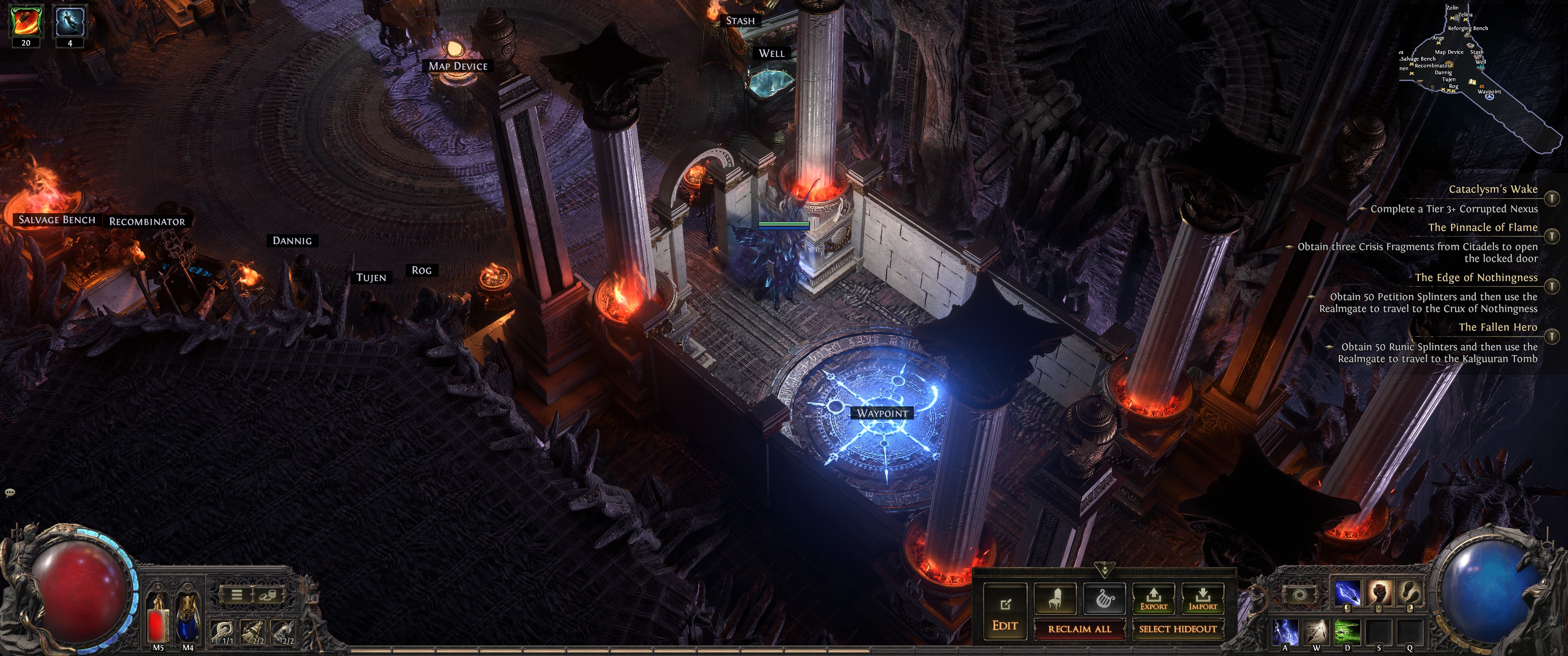Toggle pin for Cataclysm's Wake quest
1568x656 pixels.
click(1552, 198)
